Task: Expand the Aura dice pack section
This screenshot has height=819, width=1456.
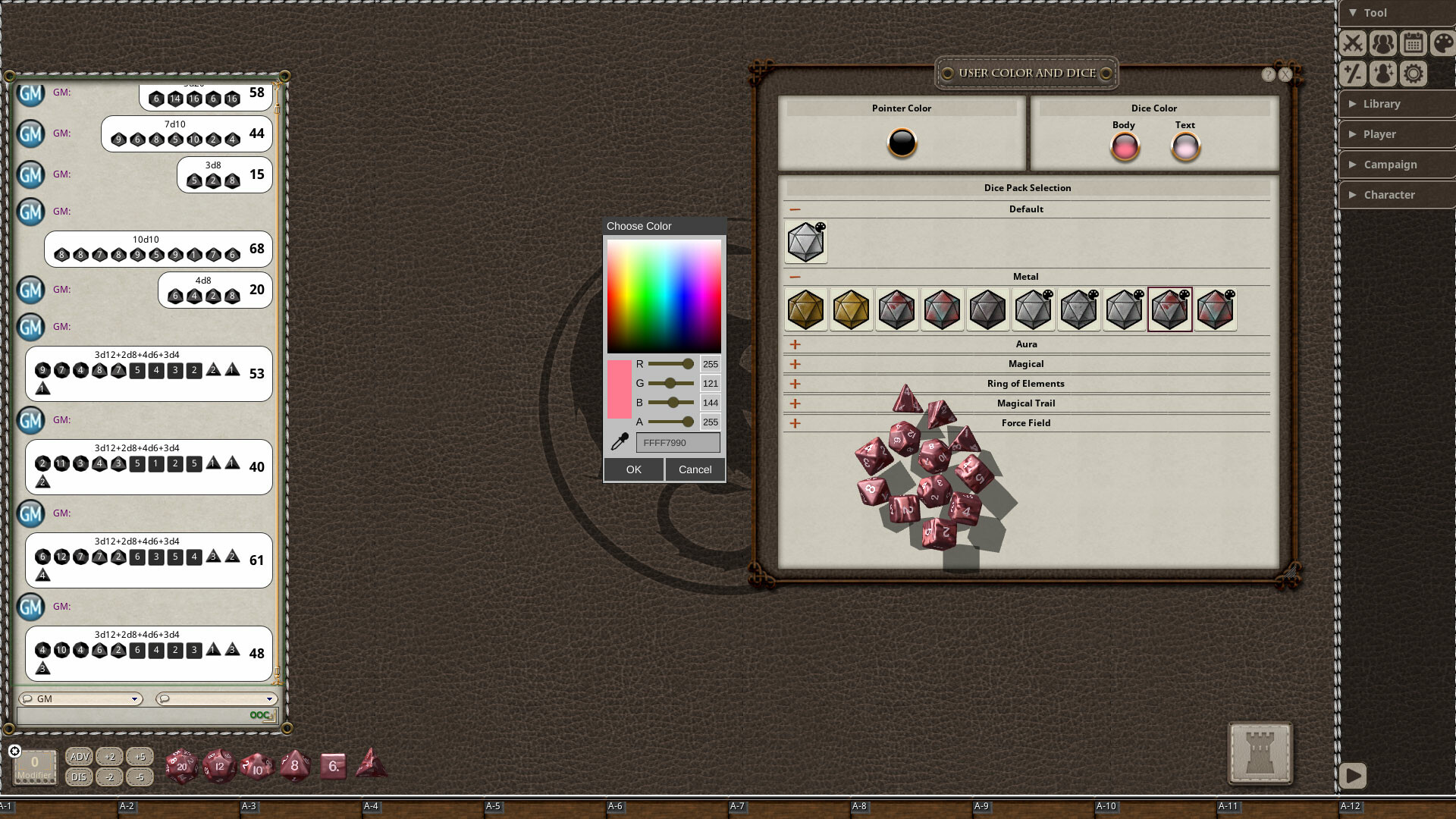Action: (795, 344)
